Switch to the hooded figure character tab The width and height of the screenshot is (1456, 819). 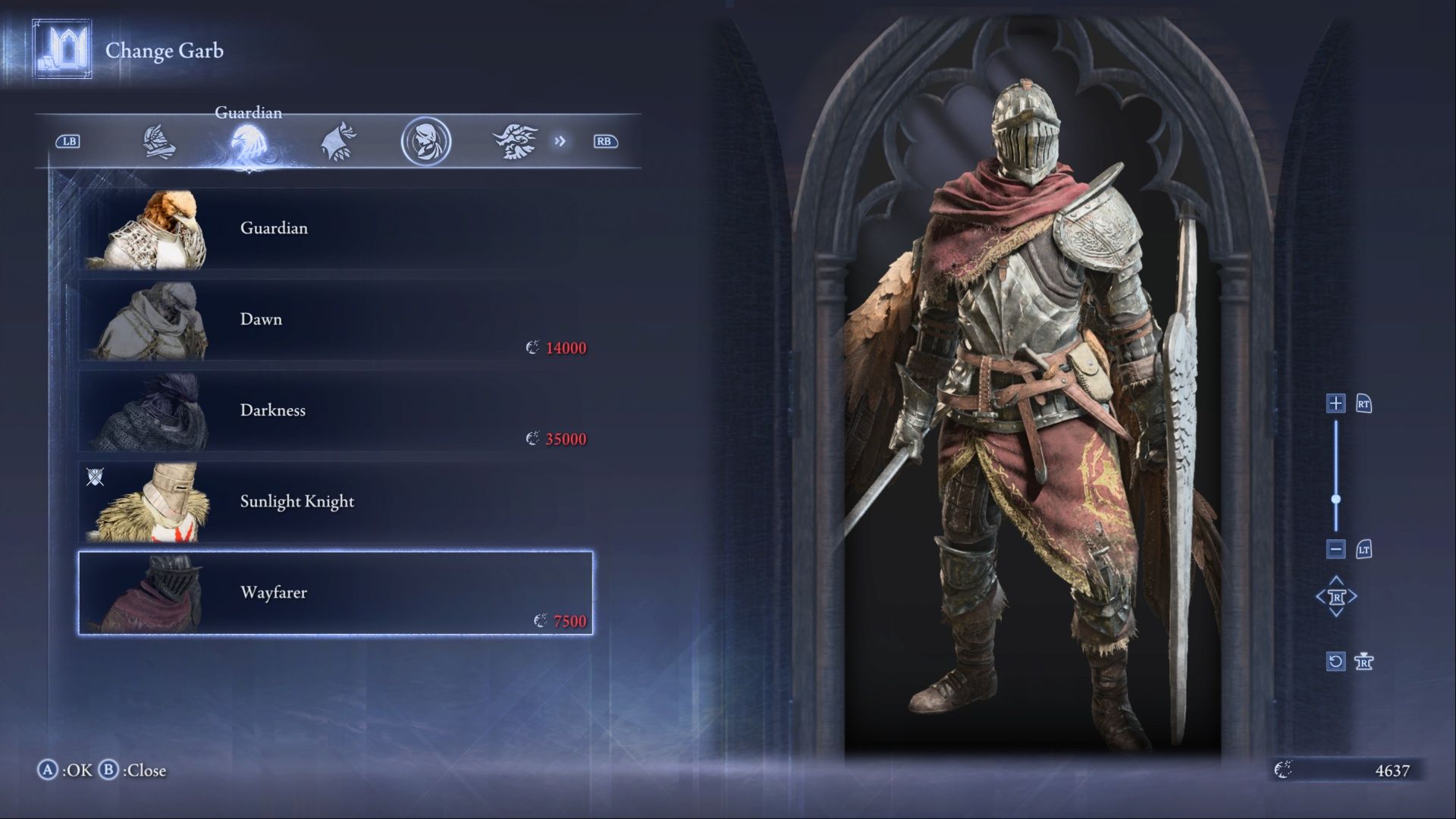[x=337, y=142]
